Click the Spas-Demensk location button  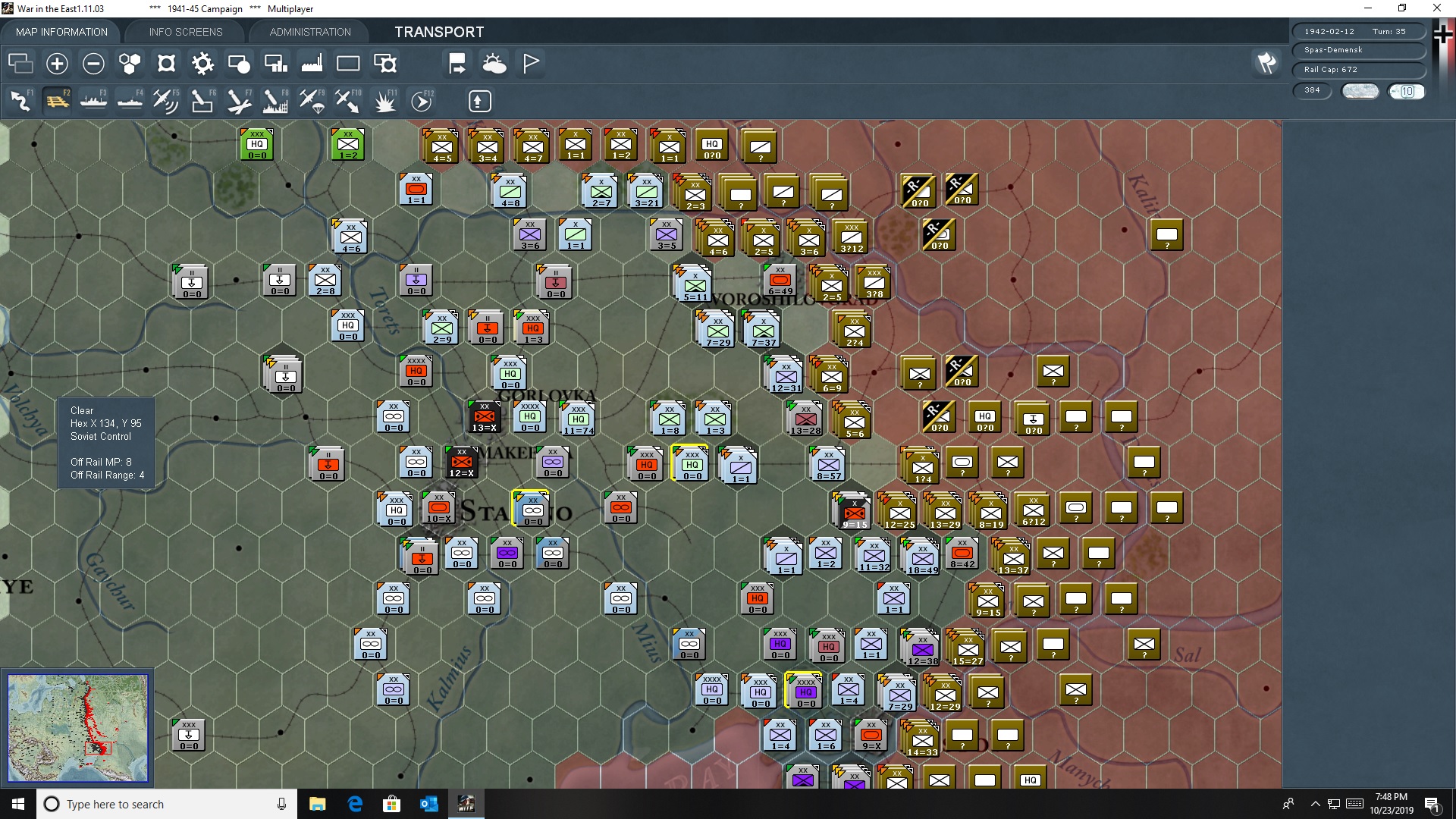point(1358,51)
